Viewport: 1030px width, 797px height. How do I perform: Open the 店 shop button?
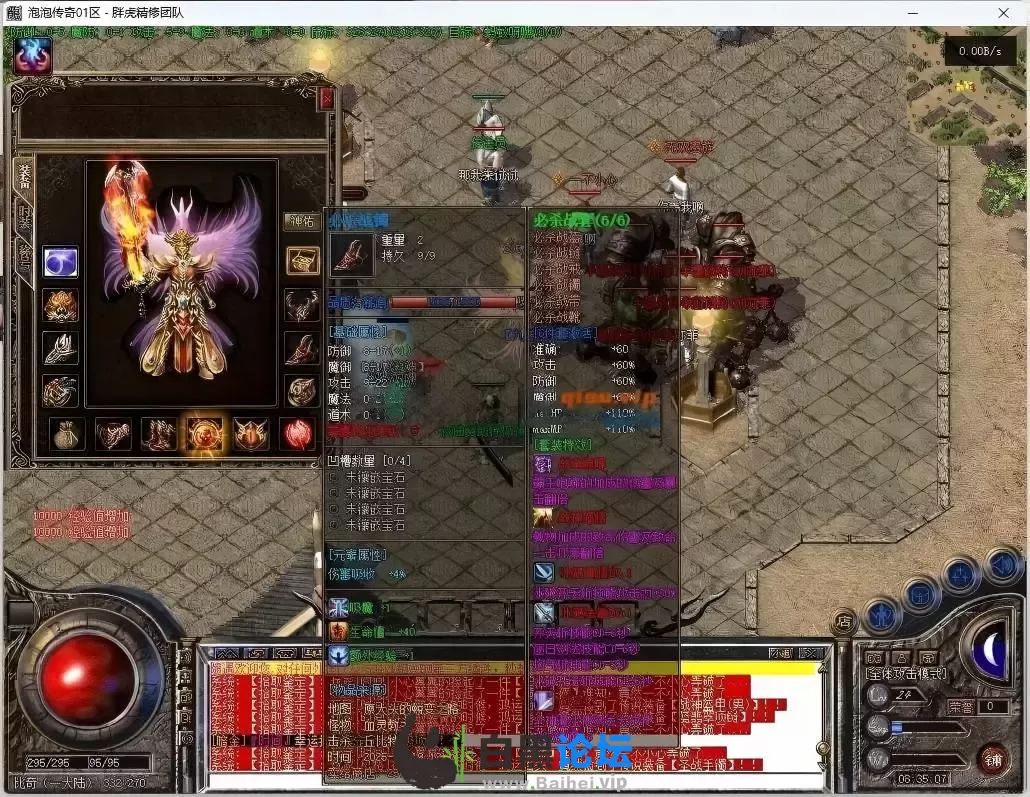coord(845,620)
